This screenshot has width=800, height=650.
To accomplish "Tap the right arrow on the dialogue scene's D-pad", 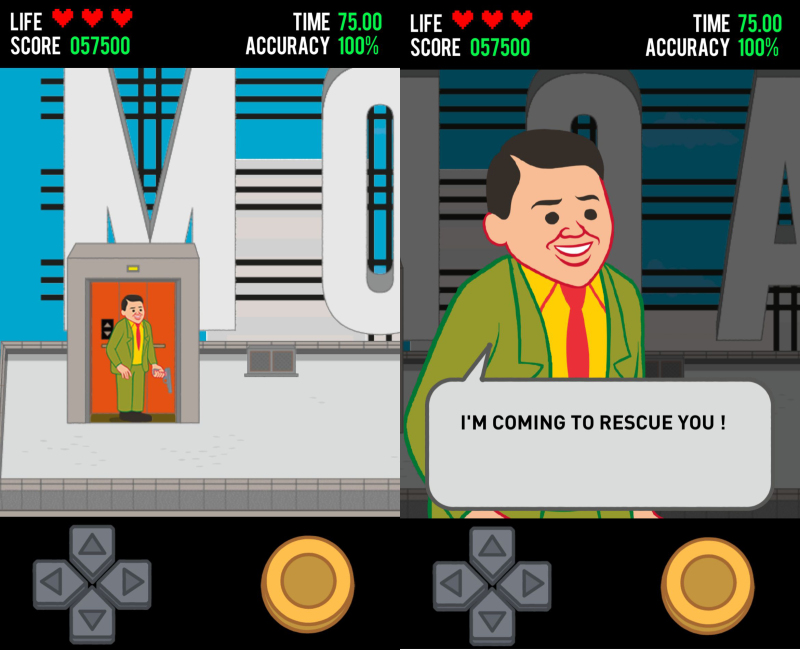I will coord(531,583).
